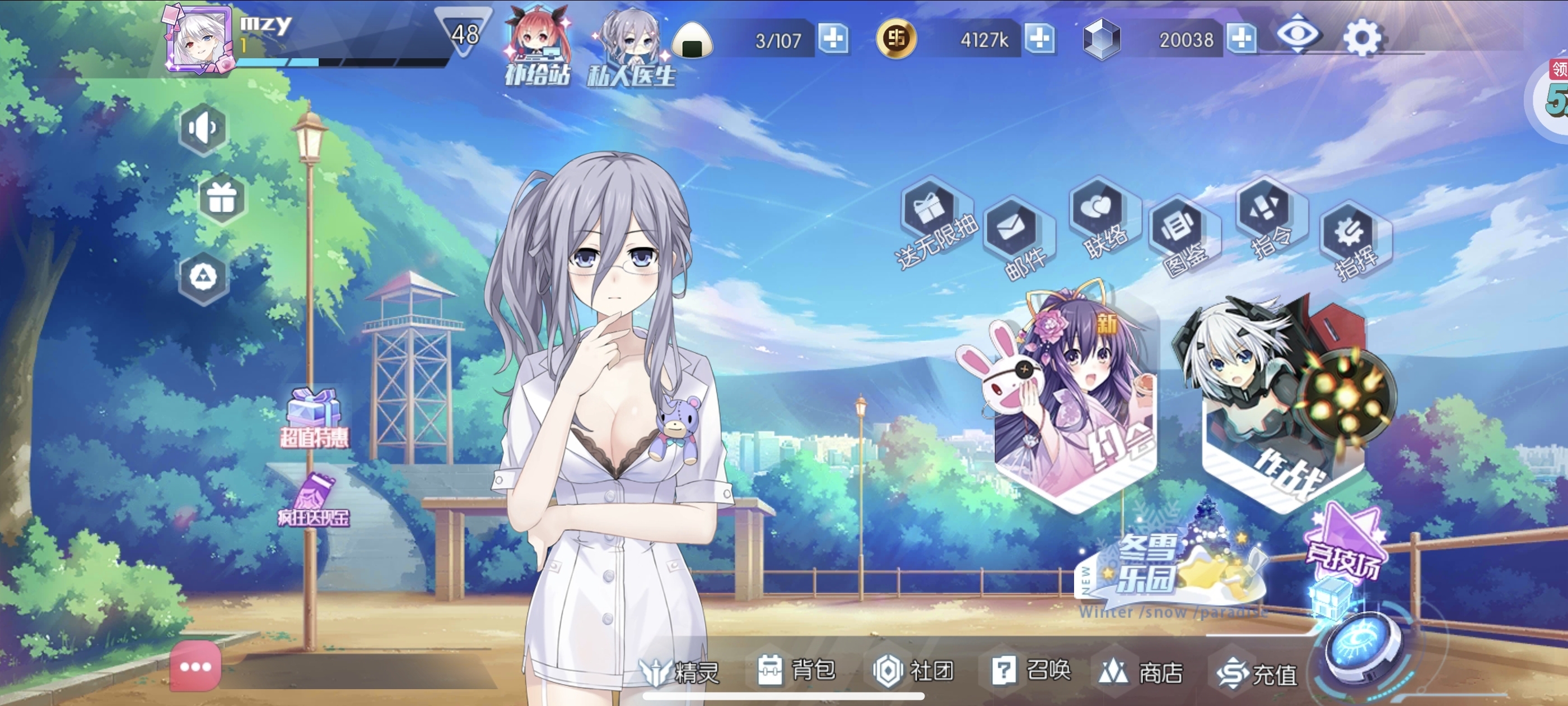Open the gift box hexagon icon
The height and width of the screenshot is (706, 1568).
(x=222, y=198)
